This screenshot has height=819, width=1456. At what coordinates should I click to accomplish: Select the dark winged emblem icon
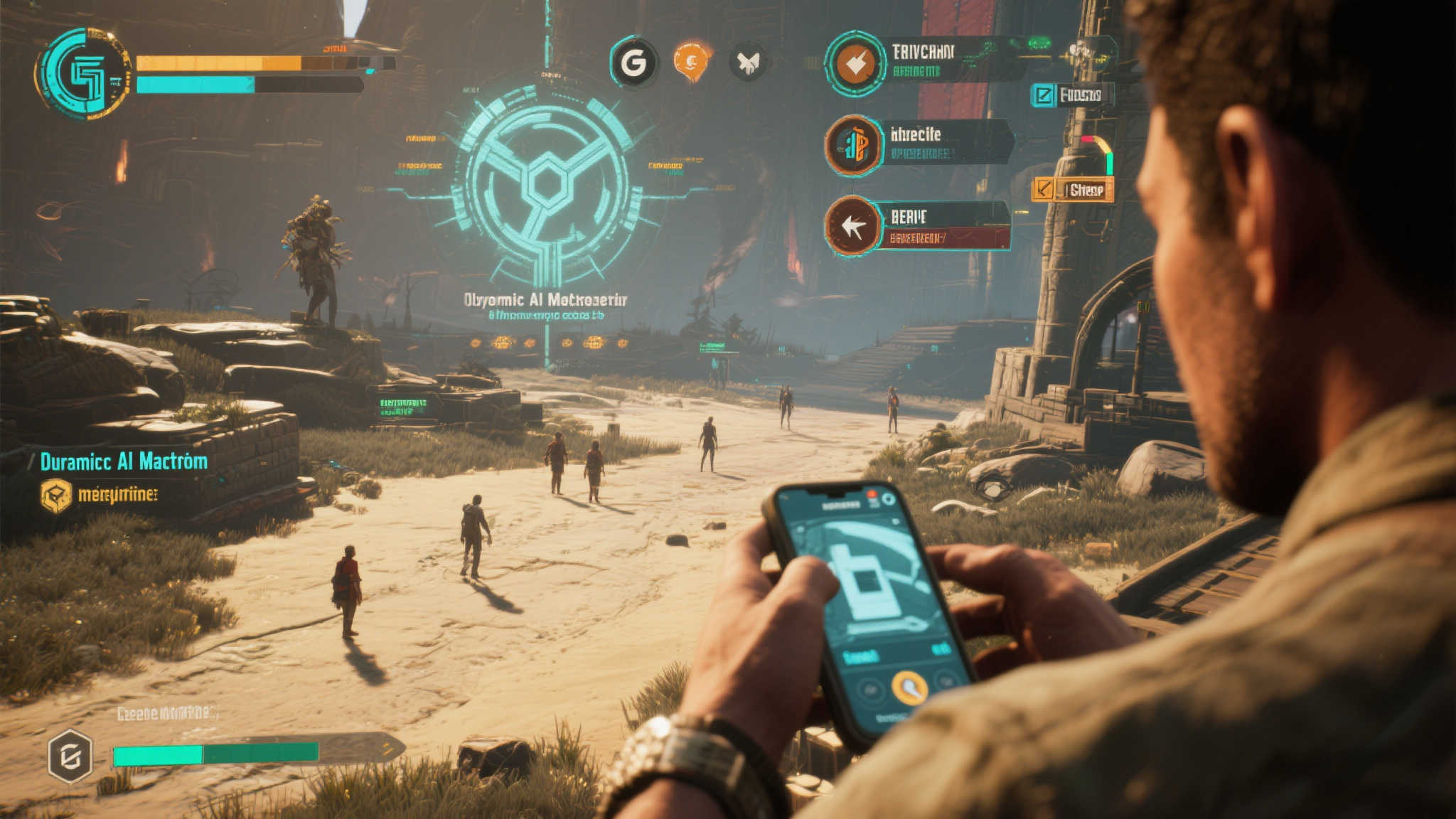pos(748,63)
